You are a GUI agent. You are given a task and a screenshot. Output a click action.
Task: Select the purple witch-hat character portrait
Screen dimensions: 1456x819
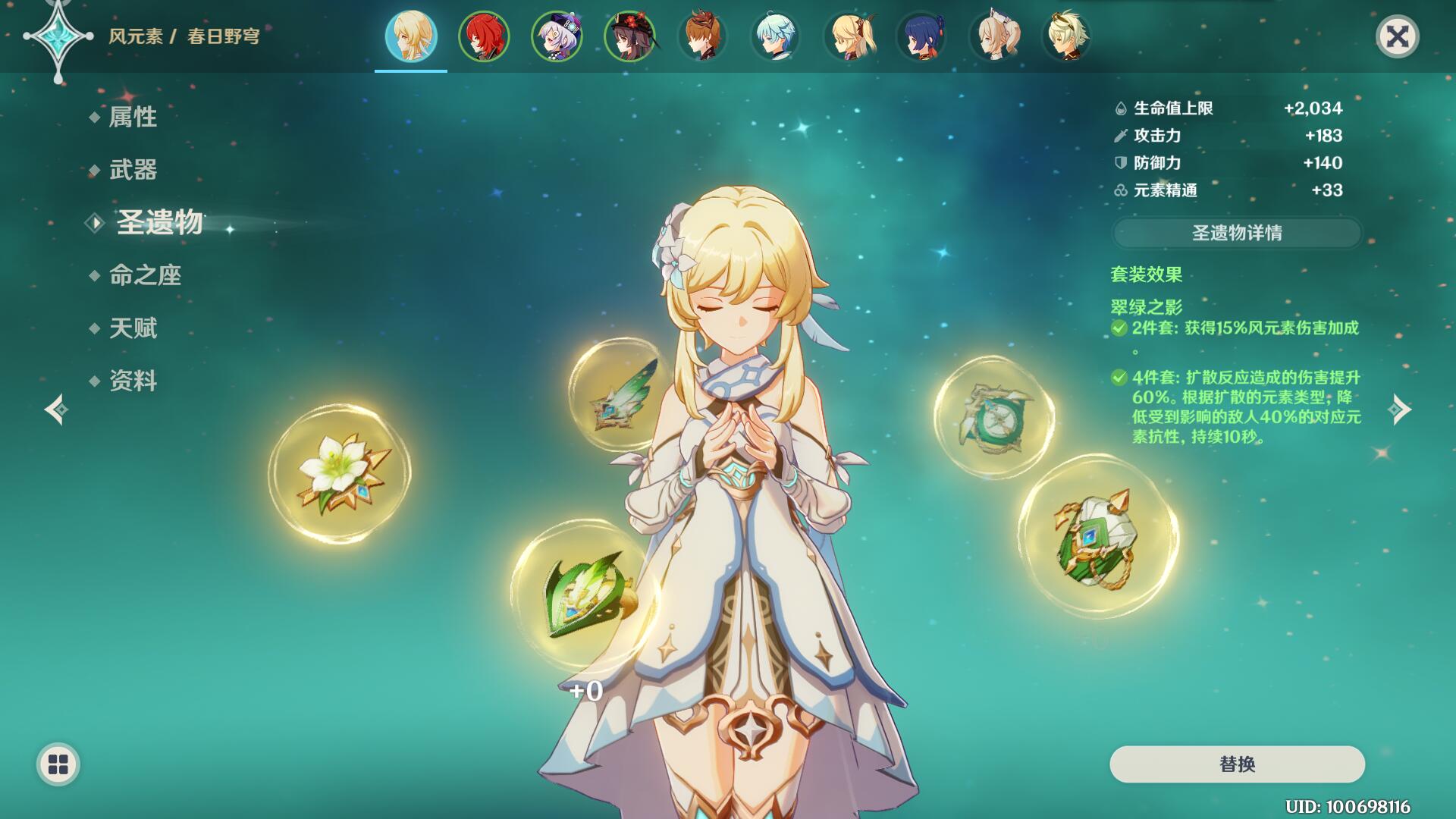coord(557,36)
